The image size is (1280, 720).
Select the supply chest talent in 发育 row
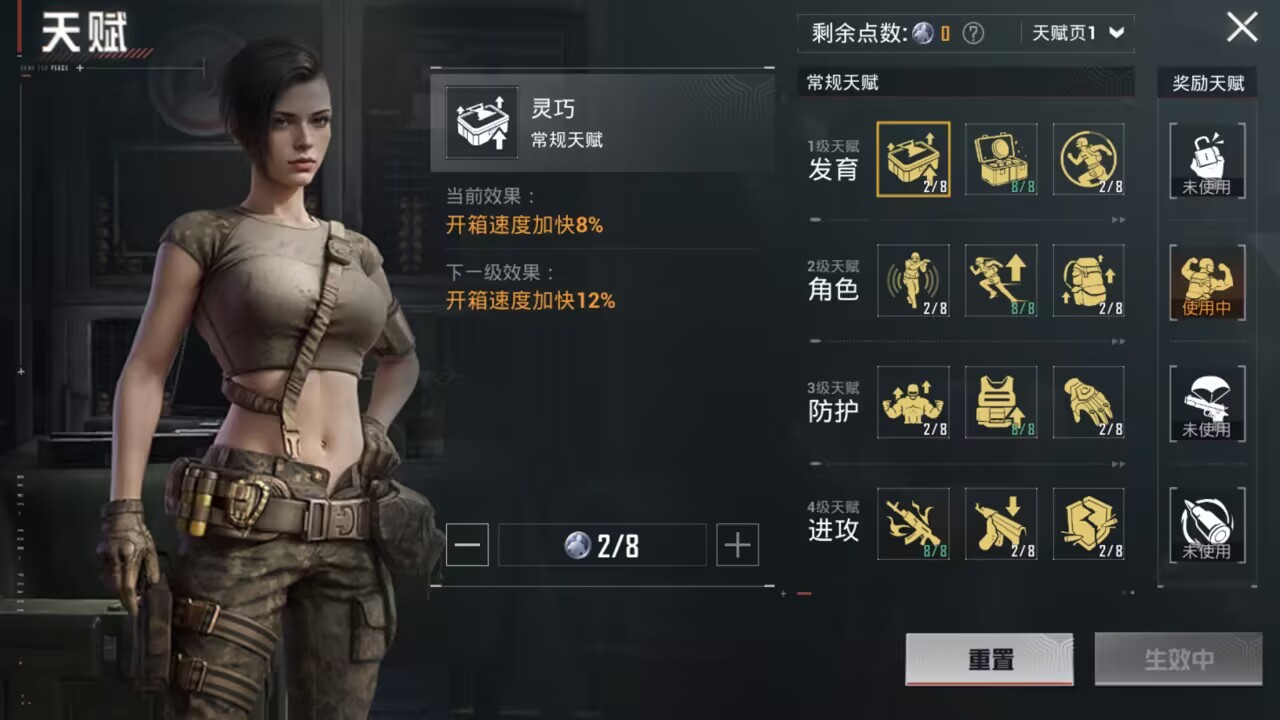(x=1001, y=159)
